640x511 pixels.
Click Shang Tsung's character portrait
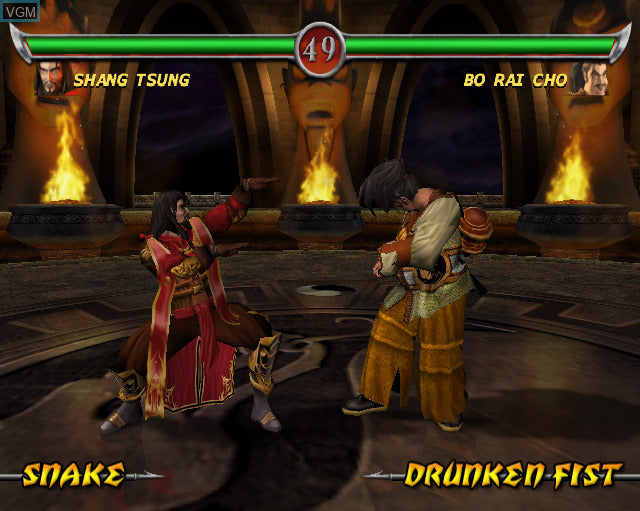tap(50, 80)
